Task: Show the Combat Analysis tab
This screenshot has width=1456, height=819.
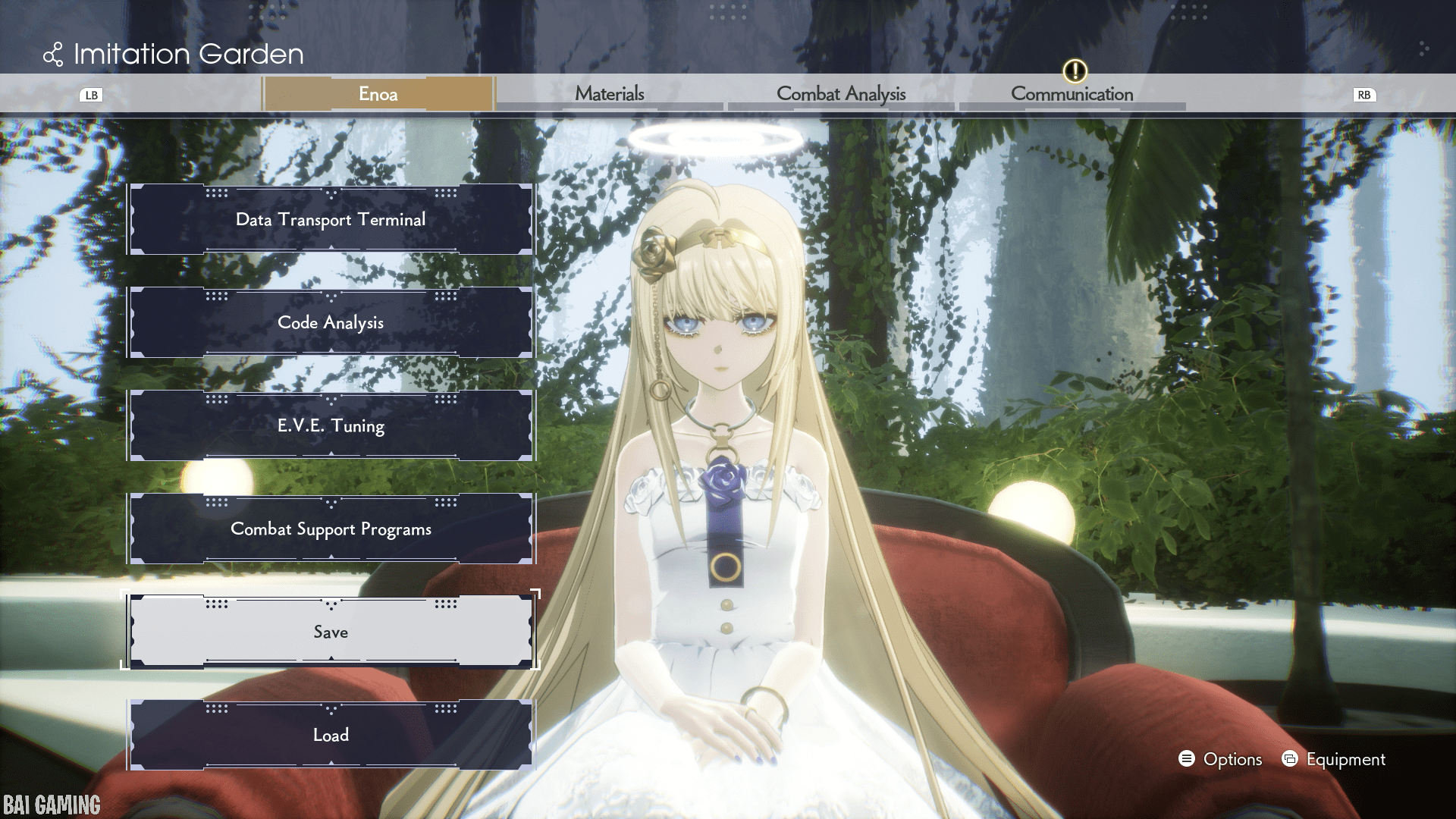Action: (841, 94)
